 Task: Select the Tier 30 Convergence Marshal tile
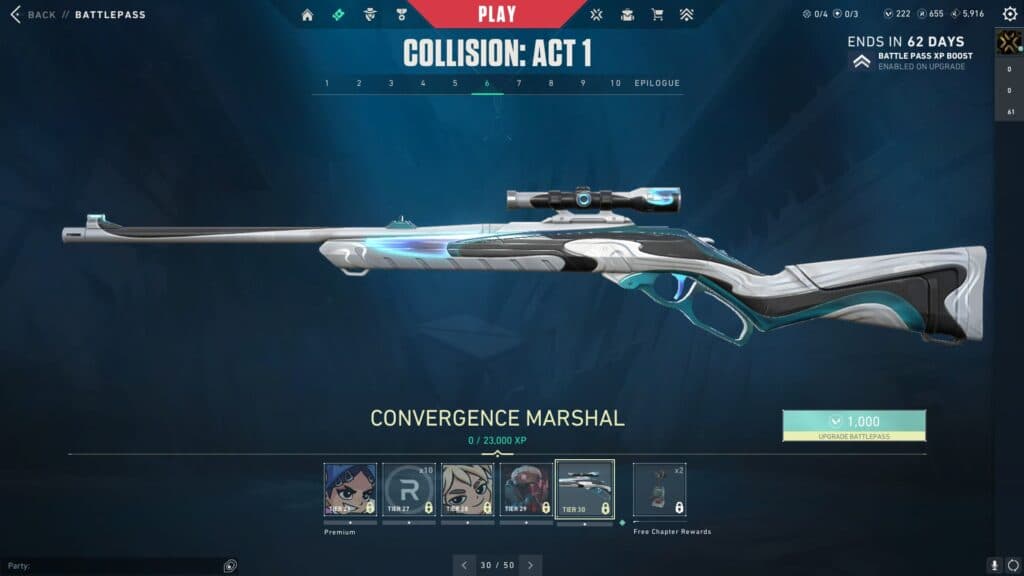pos(584,489)
